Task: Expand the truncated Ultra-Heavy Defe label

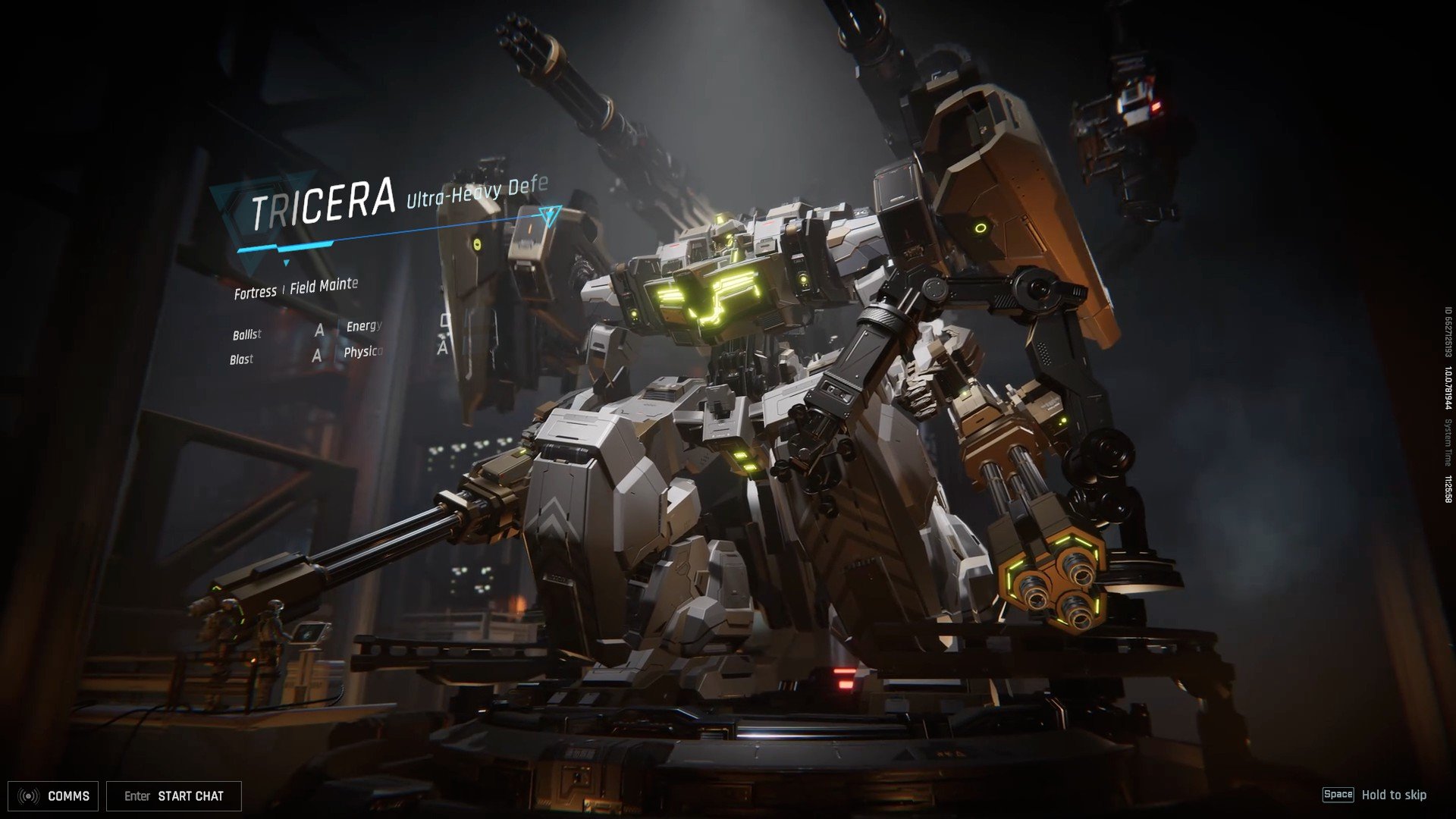Action: 478,190
